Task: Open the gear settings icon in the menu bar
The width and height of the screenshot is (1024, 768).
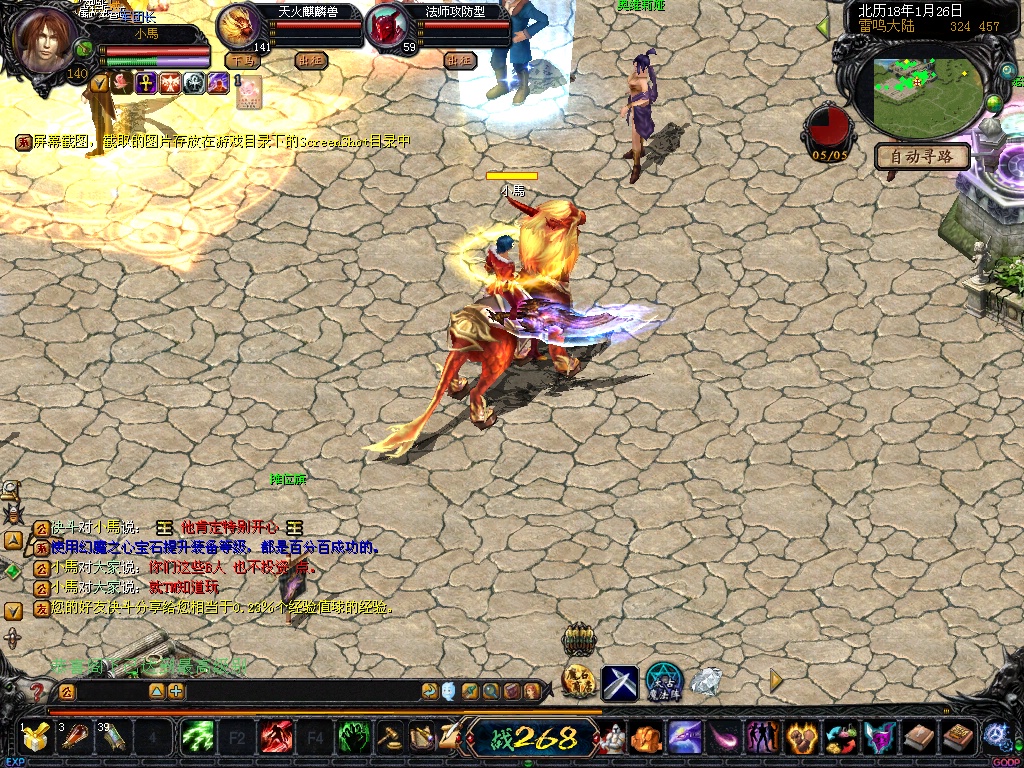Action: tap(996, 736)
